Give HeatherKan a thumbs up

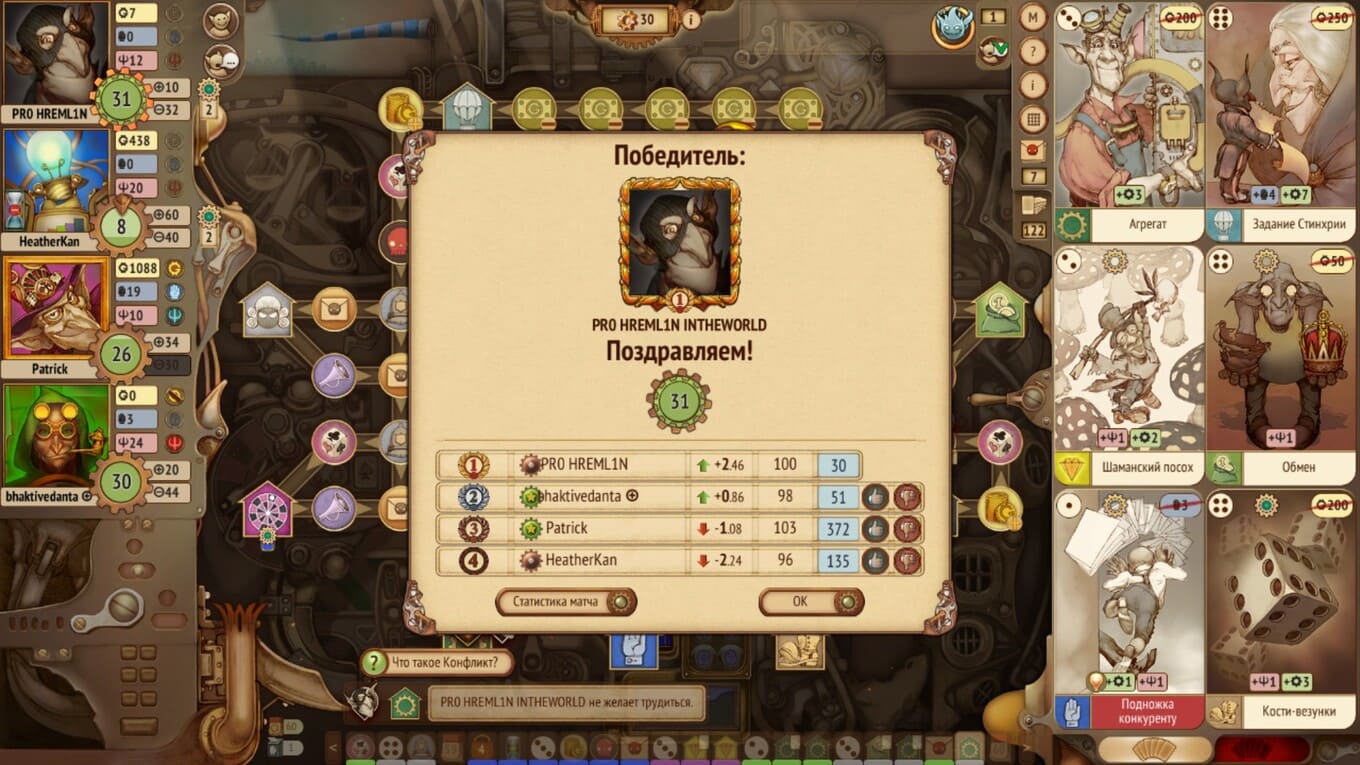click(x=875, y=561)
